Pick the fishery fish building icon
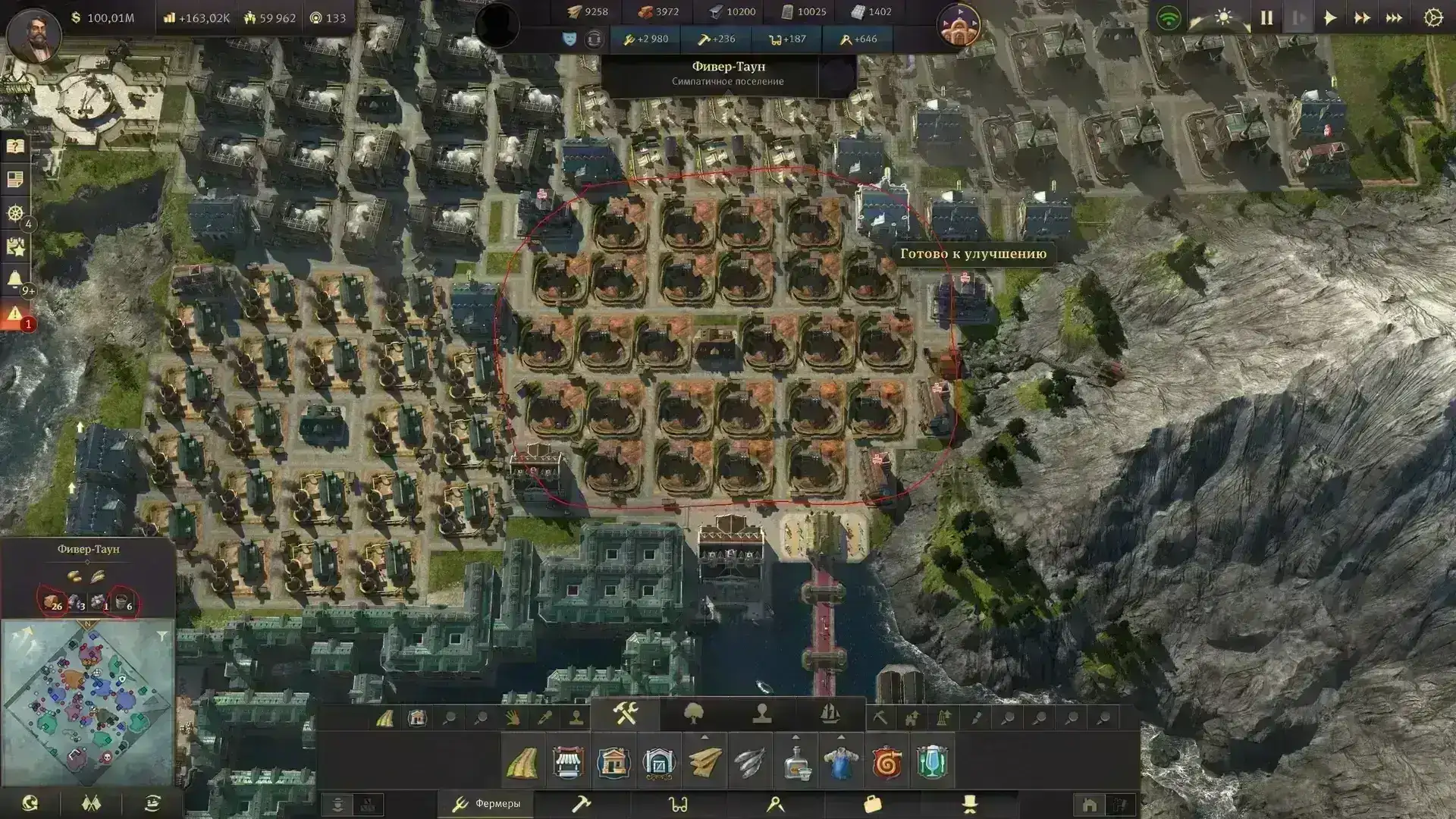This screenshot has width=1456, height=819. 749,762
